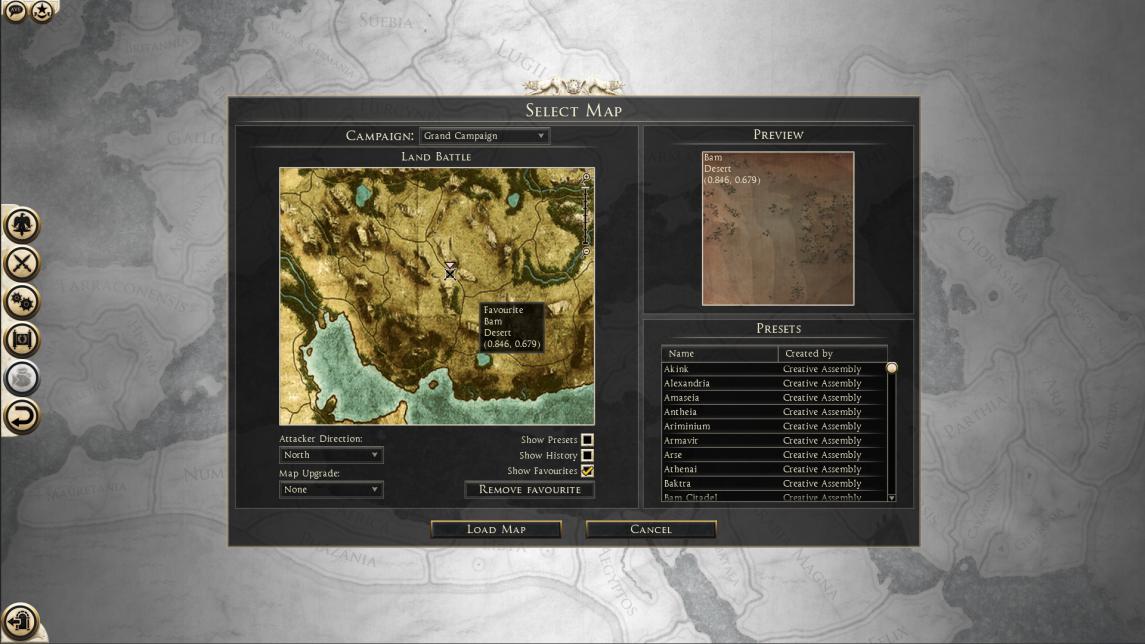Open the chat speech-bubble icon

click(x=16, y=11)
